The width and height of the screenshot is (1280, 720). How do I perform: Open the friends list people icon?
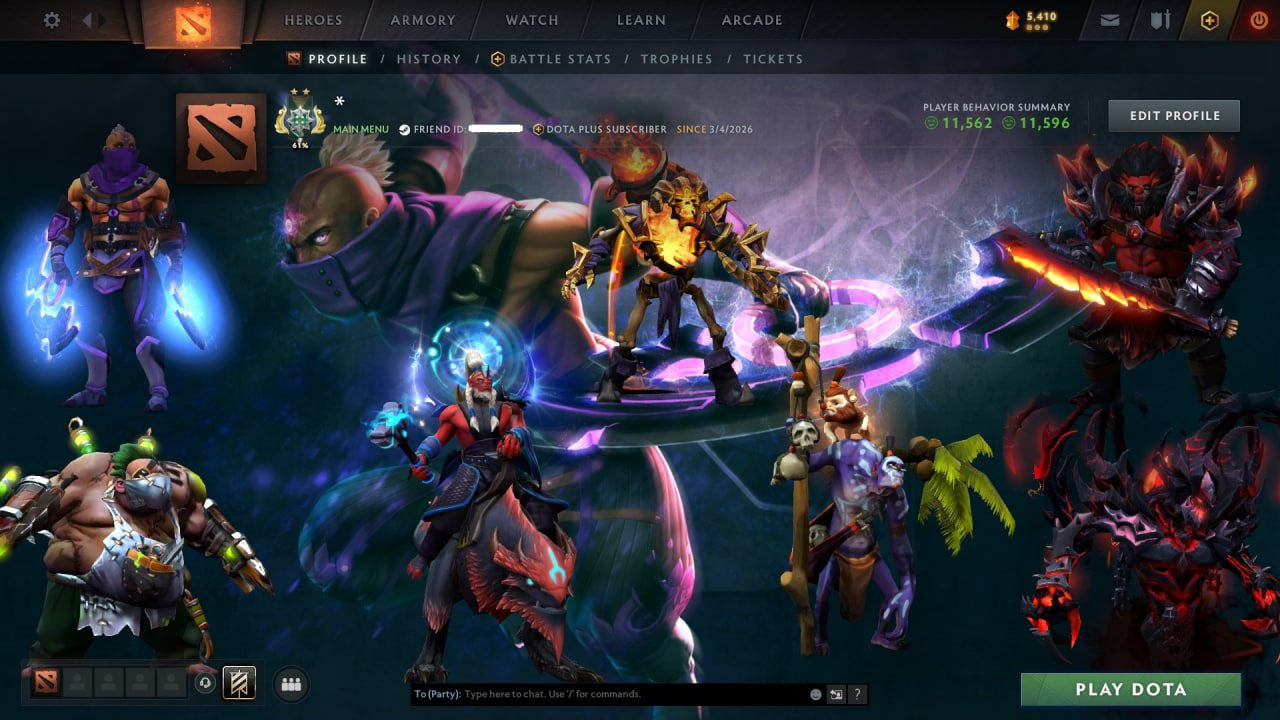(x=289, y=683)
